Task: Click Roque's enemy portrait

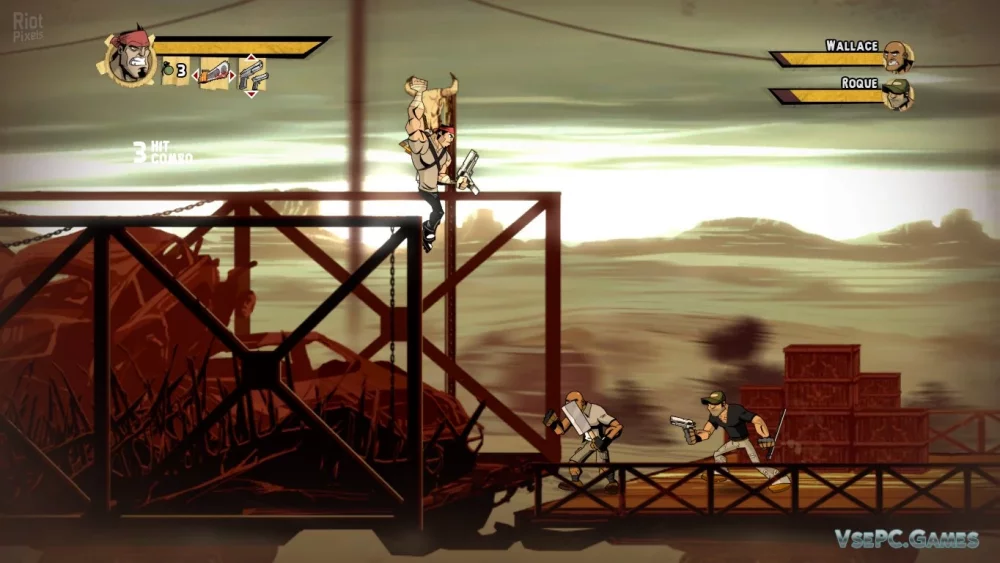Action: tap(898, 94)
